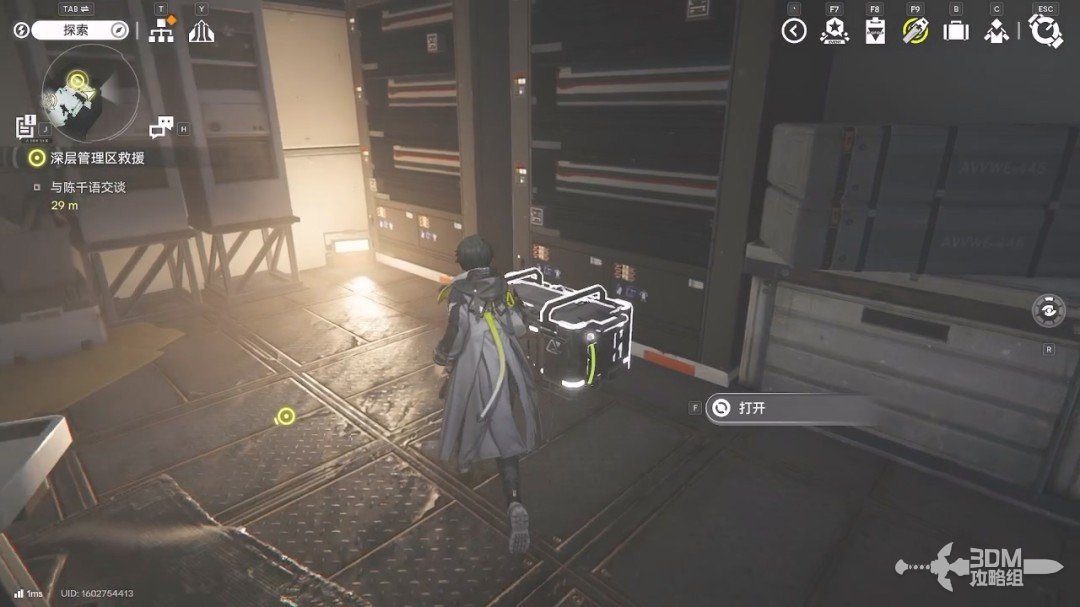
Task: Open the character operators icon
Action: pyautogui.click(x=996, y=31)
